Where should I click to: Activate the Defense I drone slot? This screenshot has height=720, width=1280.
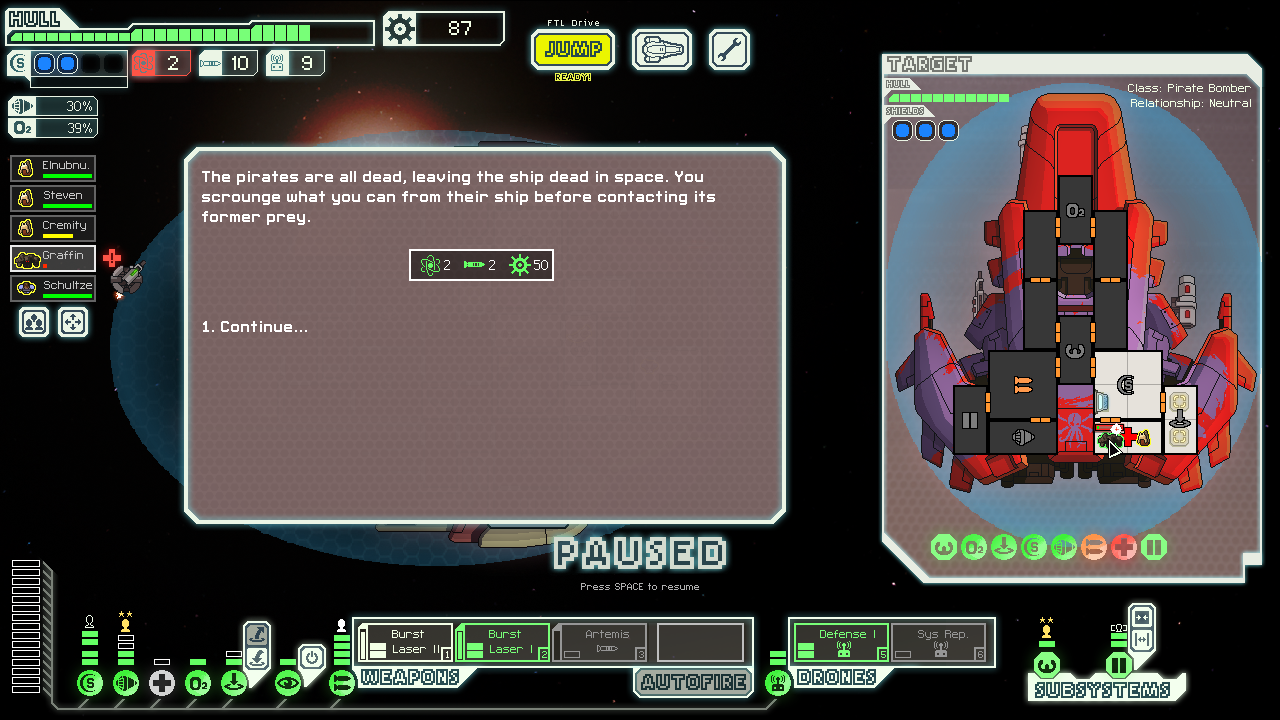[x=841, y=642]
